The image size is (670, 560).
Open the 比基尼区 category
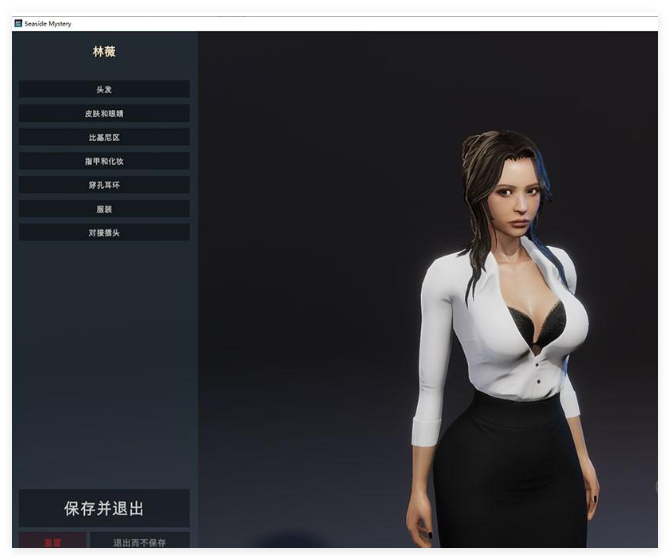104,137
